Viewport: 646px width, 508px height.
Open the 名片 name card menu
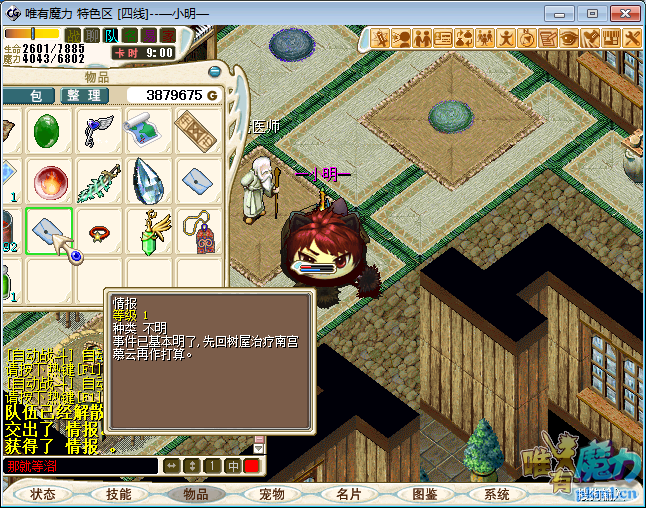pos(348,494)
